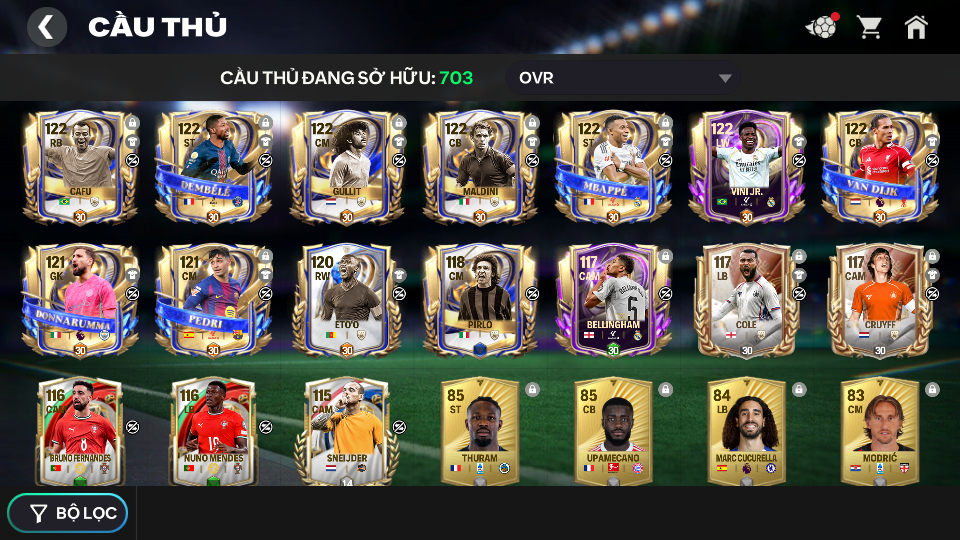Select the Bruno Fernandes card
This screenshot has height=540, width=960.
(x=80, y=432)
